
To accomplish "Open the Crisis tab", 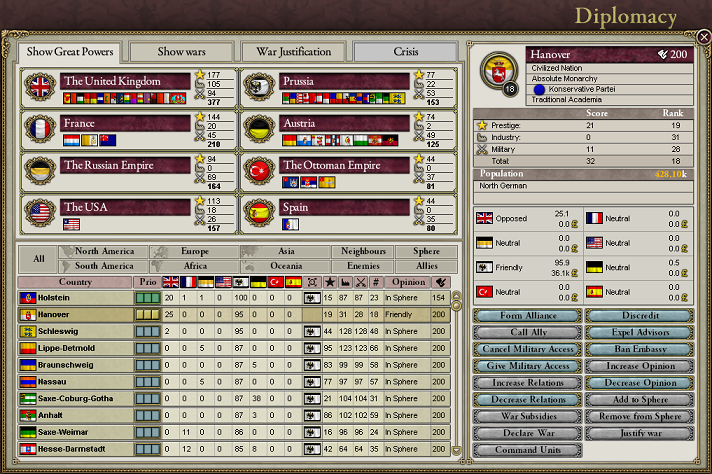I will pyautogui.click(x=405, y=51).
